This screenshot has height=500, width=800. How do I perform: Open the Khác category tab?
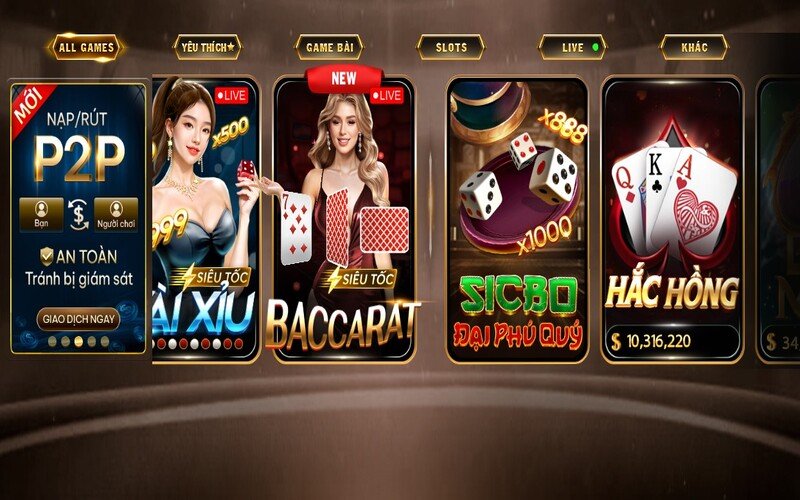[x=693, y=47]
